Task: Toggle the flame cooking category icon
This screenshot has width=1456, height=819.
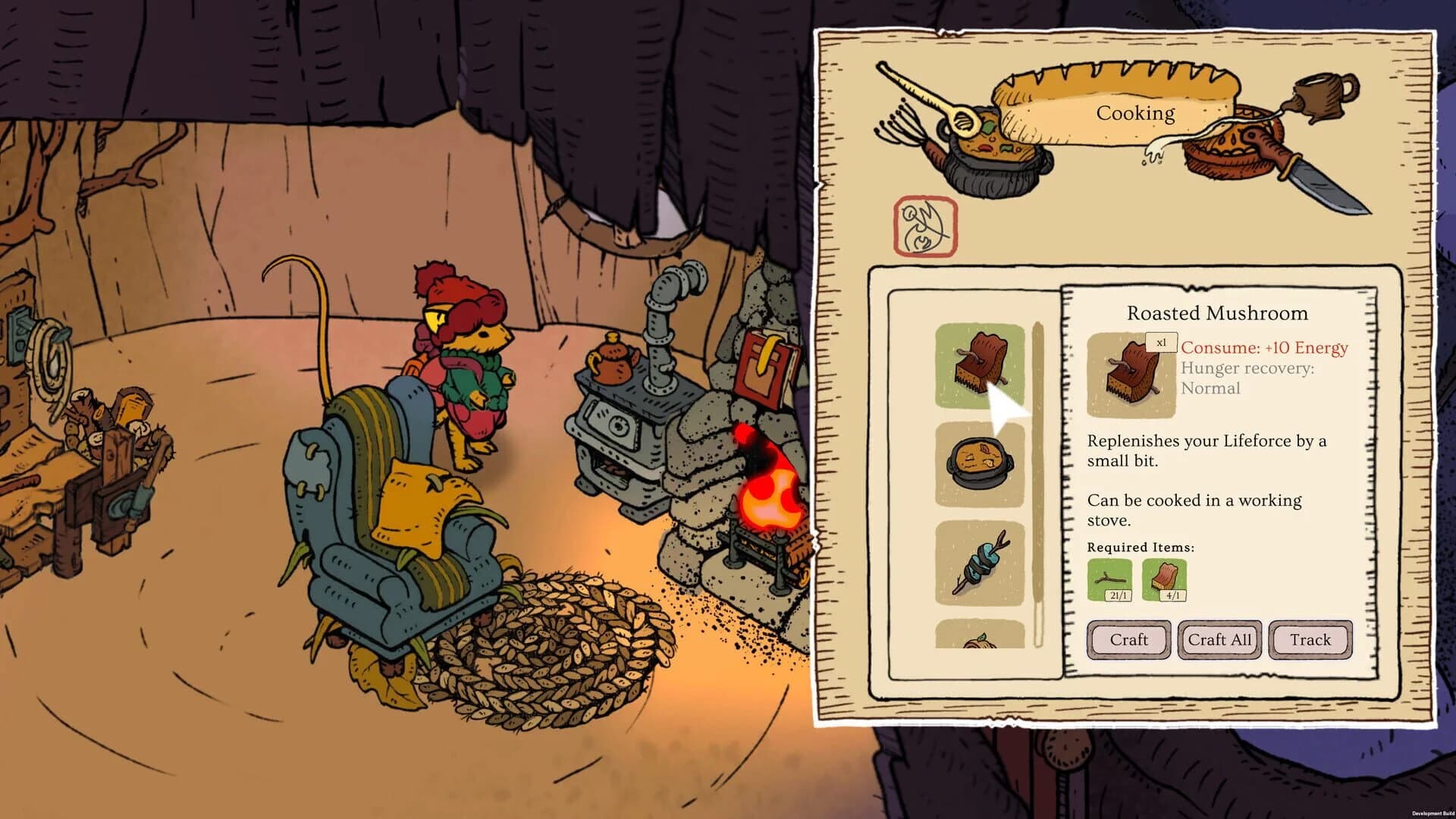Action: click(x=924, y=227)
